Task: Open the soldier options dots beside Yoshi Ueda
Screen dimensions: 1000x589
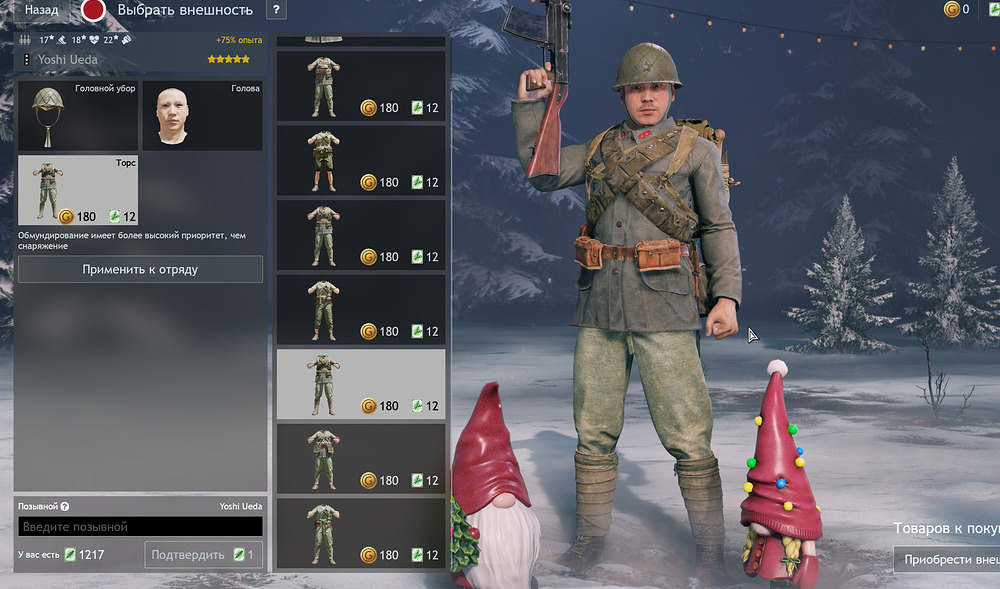Action: tap(25, 60)
